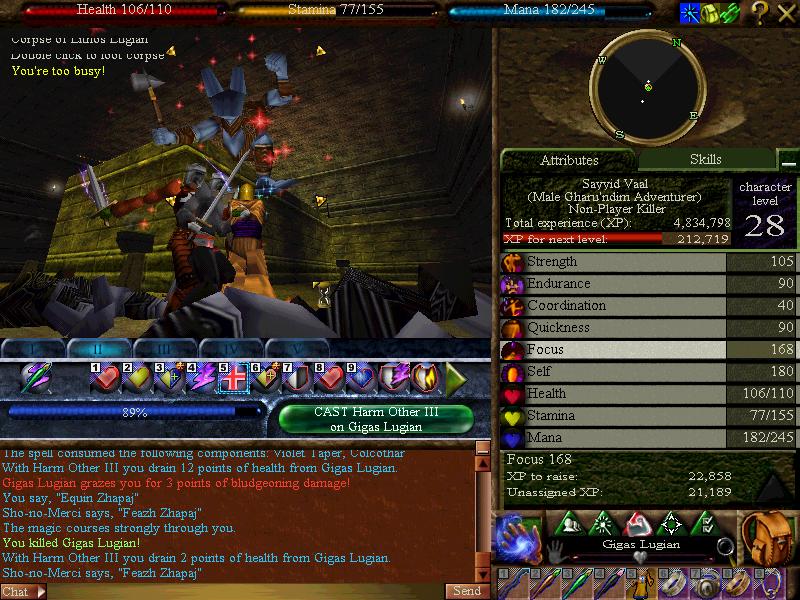
Task: Select the Strength attribute row
Action: tap(648, 262)
